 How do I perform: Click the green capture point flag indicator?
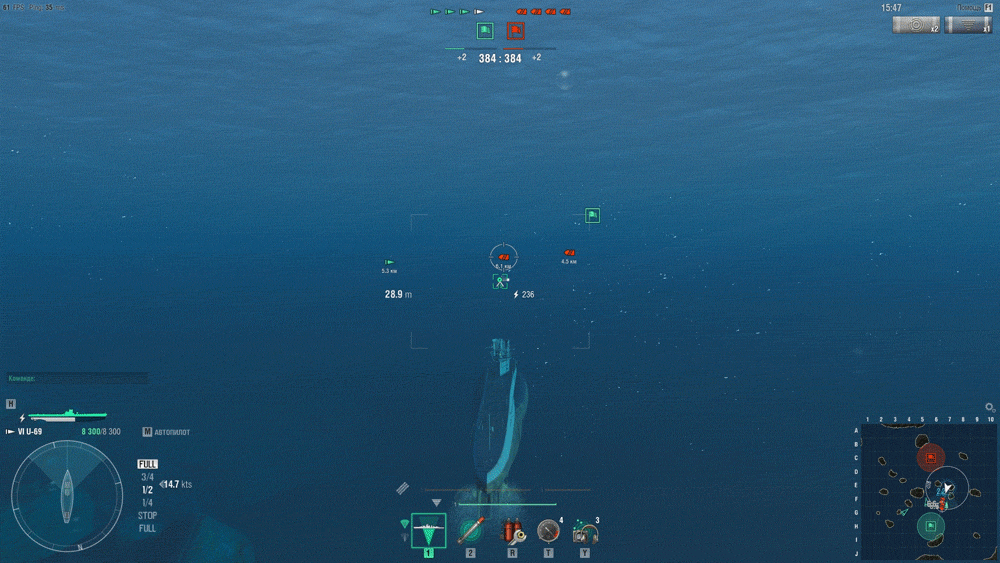tap(485, 31)
